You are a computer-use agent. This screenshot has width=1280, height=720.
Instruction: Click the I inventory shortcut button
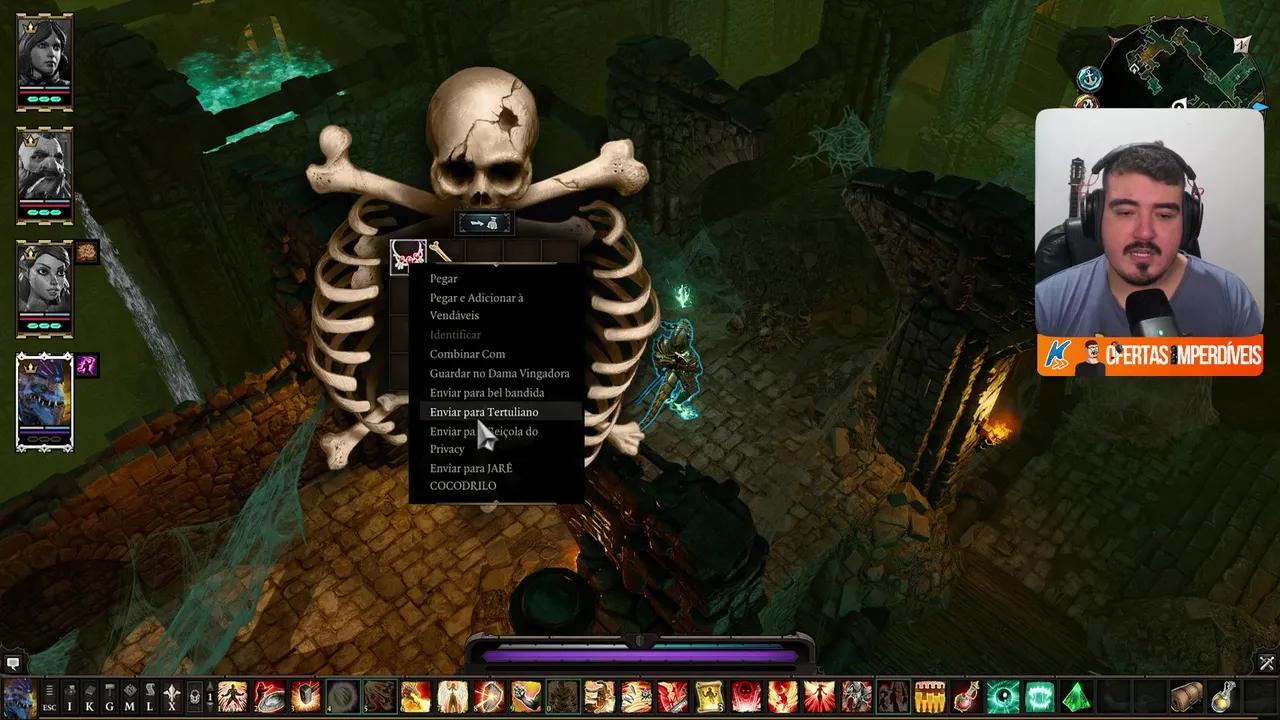[x=68, y=696]
